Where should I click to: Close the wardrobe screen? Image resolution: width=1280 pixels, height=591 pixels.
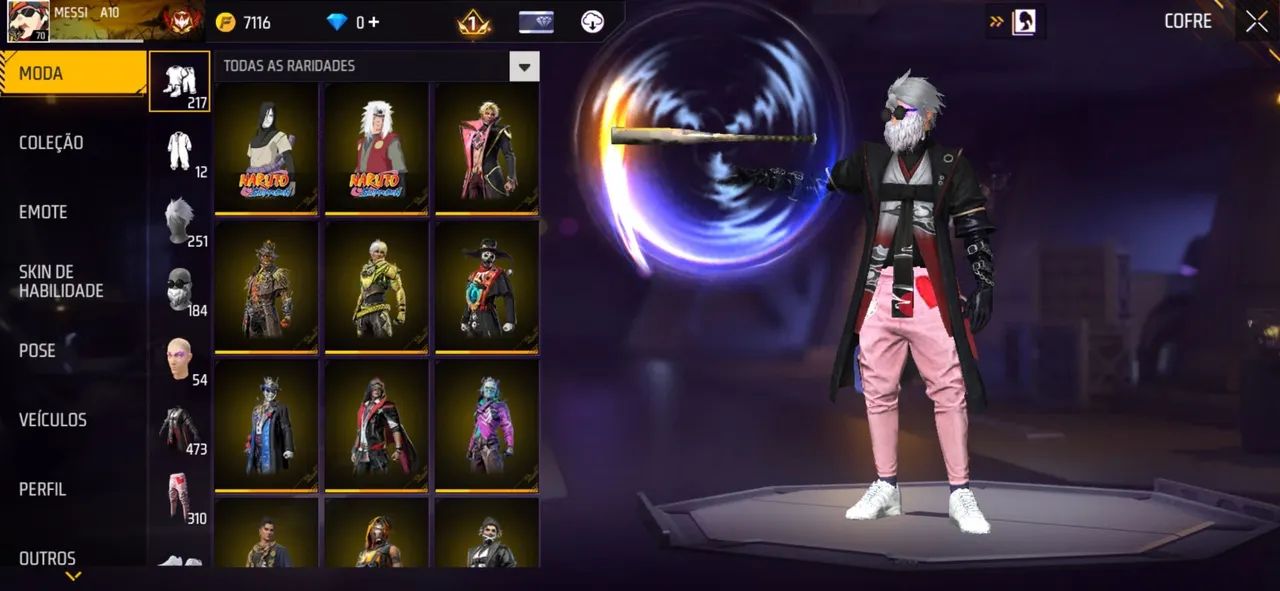point(1256,21)
